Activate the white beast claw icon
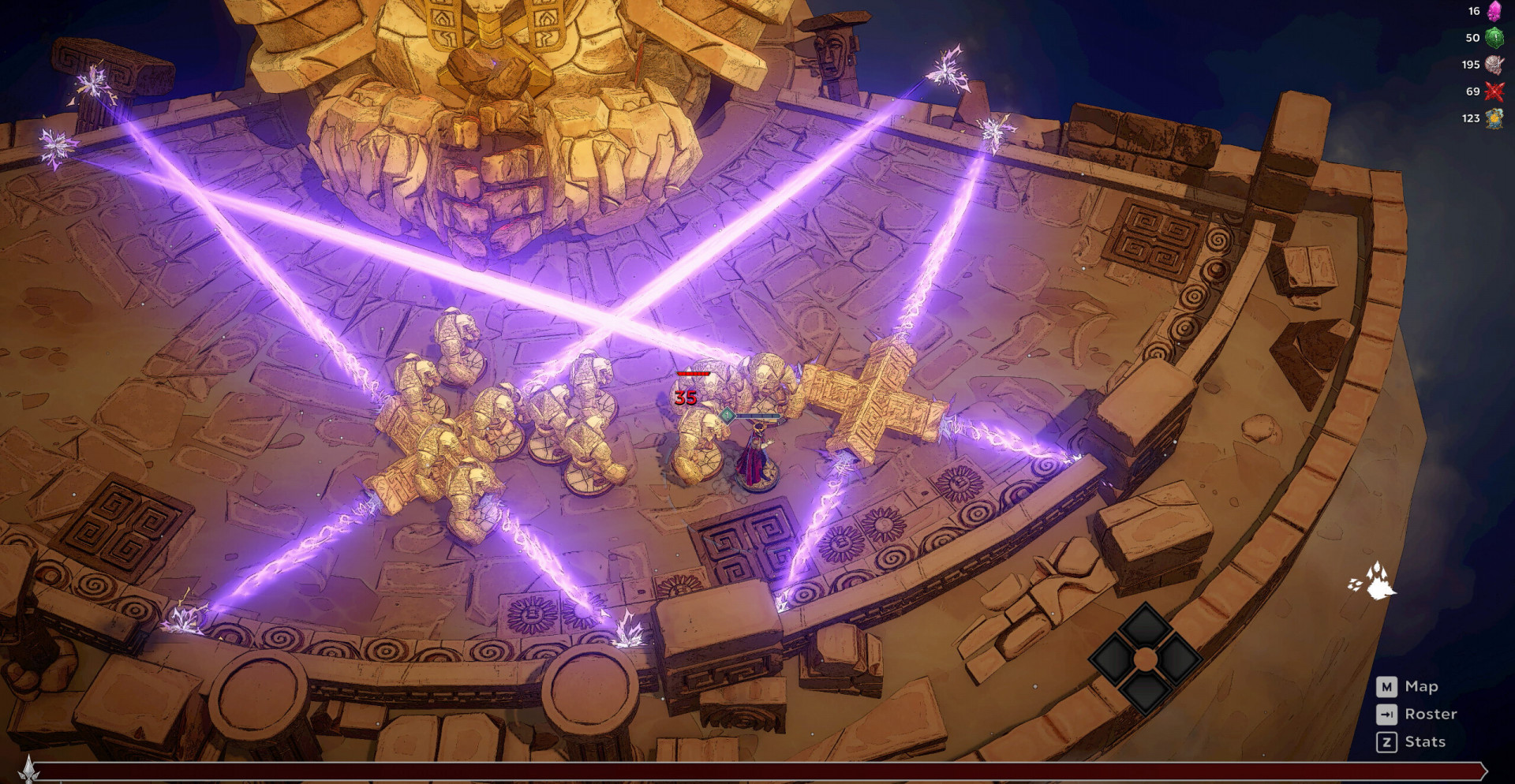Screen dimensions: 1515x784 [1374, 581]
